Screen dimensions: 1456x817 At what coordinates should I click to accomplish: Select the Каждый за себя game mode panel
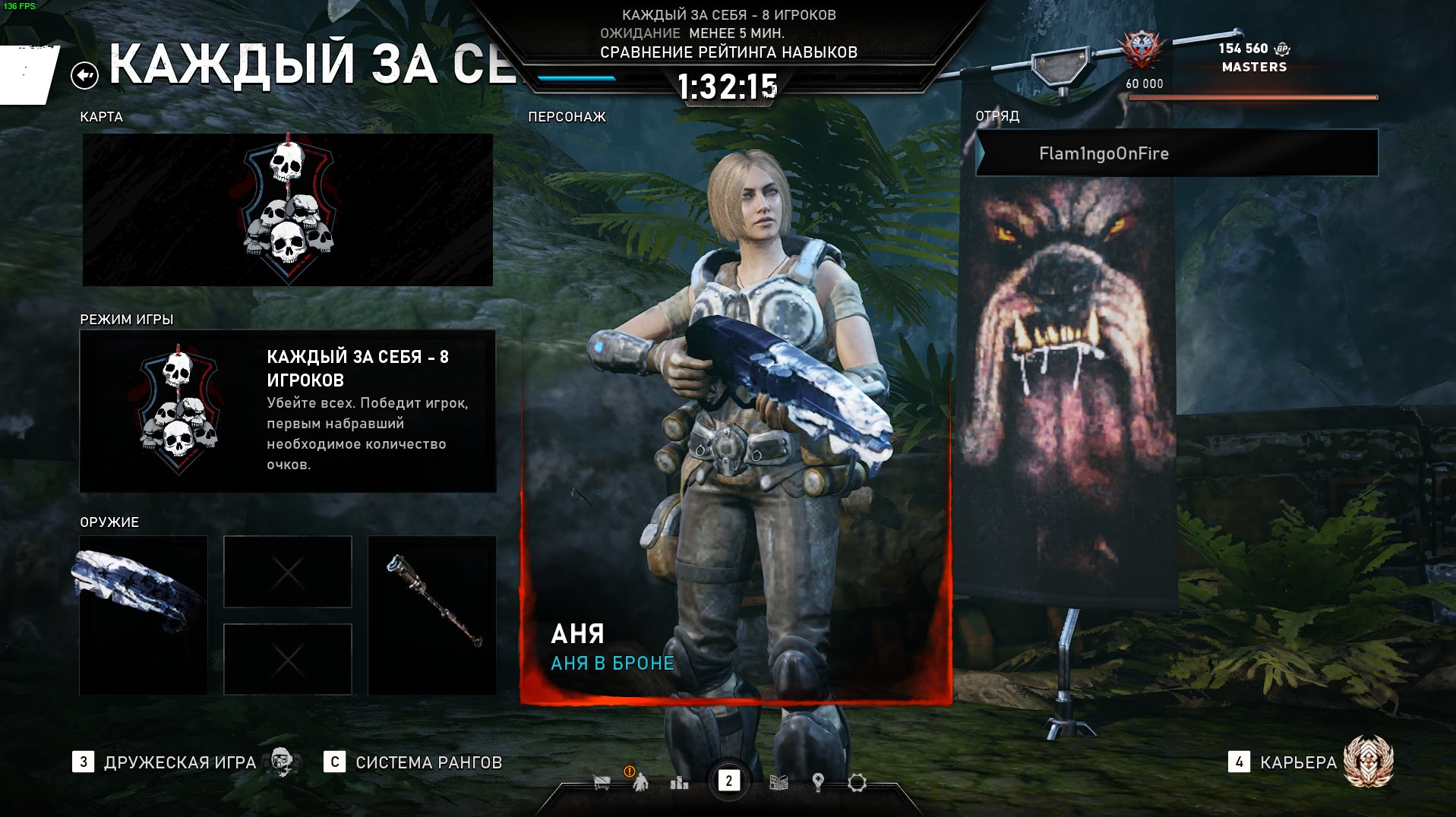point(287,411)
